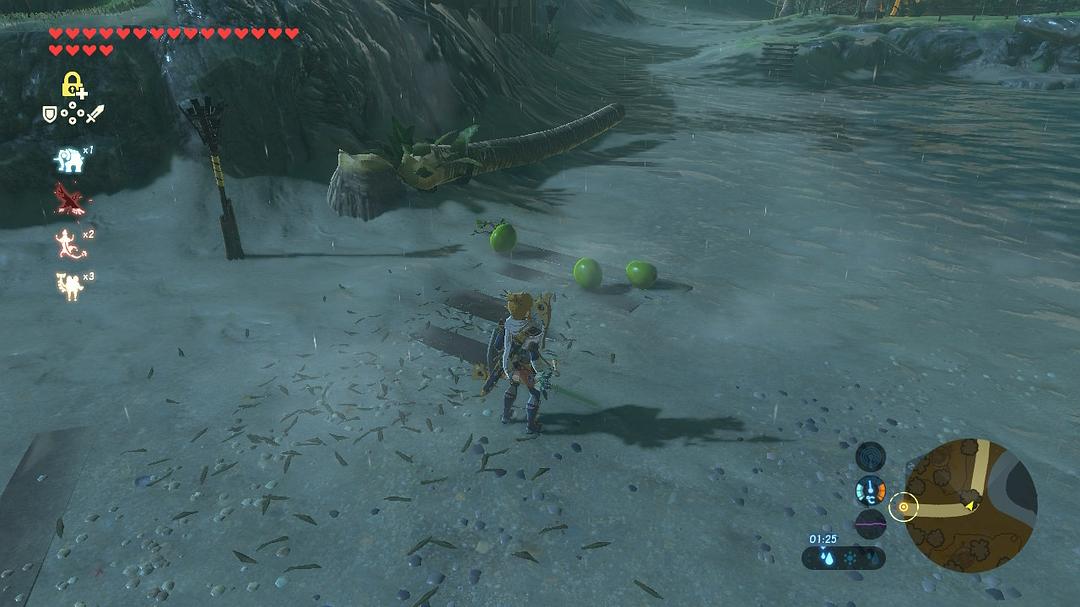Click the yellow padlock icon
This screenshot has width=1080, height=607.
point(71,85)
